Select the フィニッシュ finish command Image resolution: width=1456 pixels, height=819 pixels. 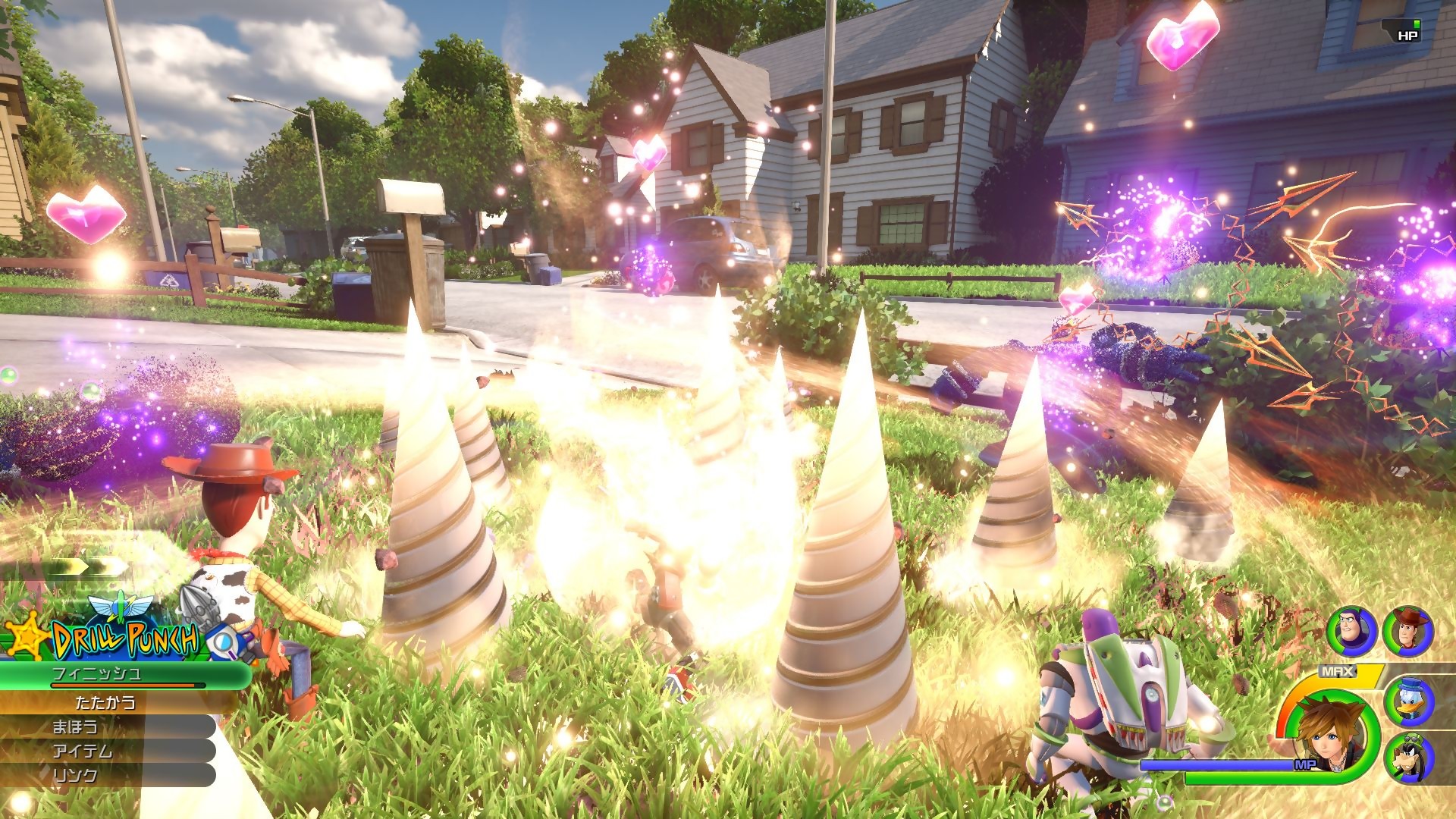click(x=96, y=673)
